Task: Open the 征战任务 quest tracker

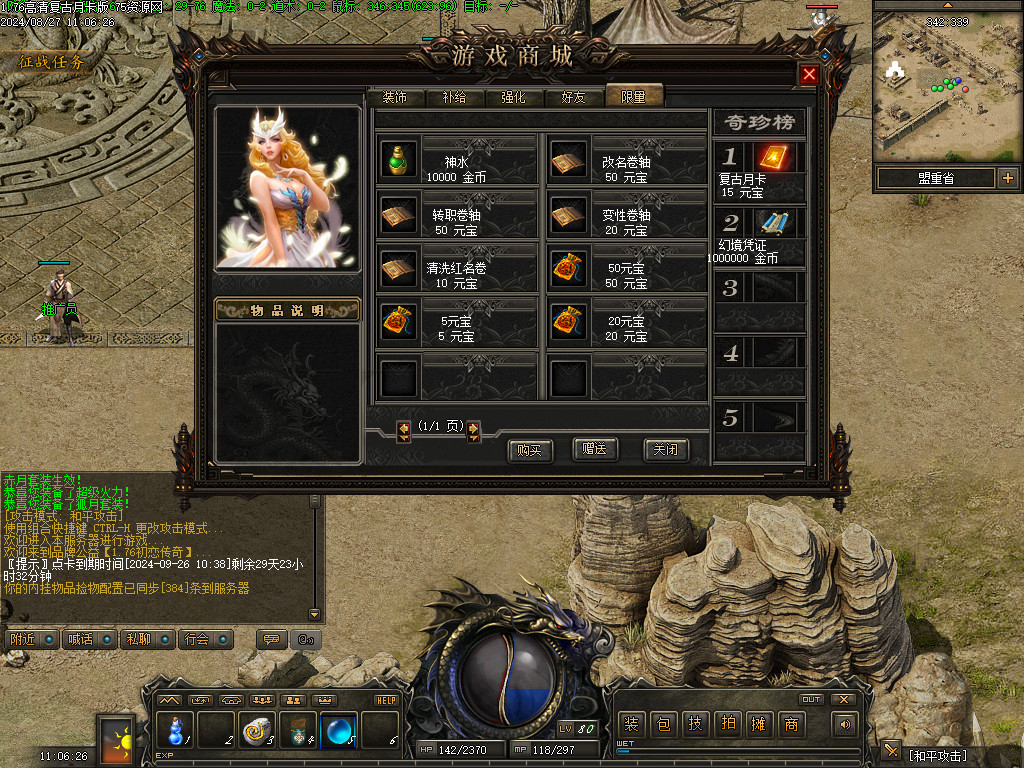Action: [52, 62]
